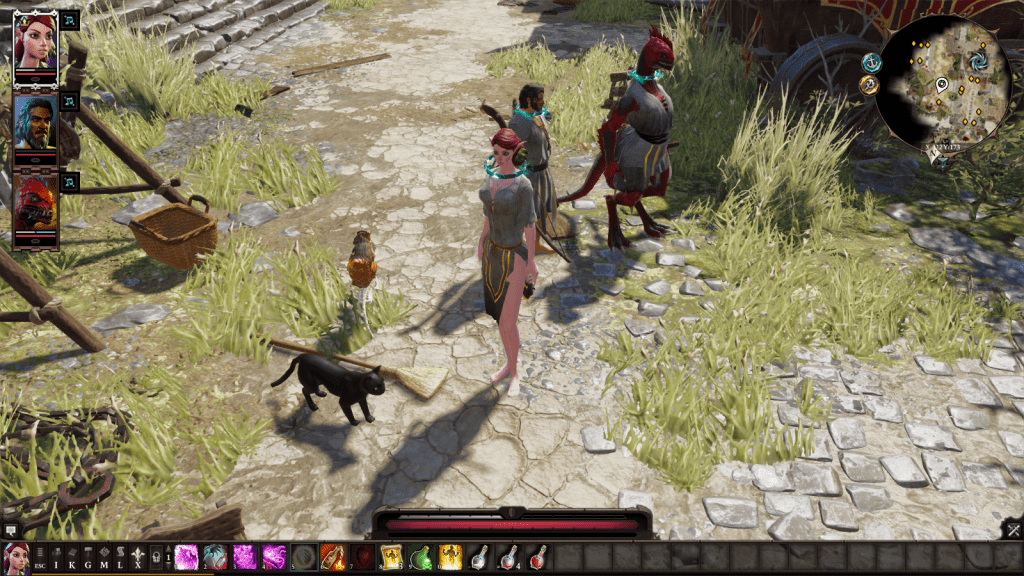The image size is (1024, 576).
Task: Click the bottom-right crossed-arrows corner button
Action: [x=1013, y=529]
